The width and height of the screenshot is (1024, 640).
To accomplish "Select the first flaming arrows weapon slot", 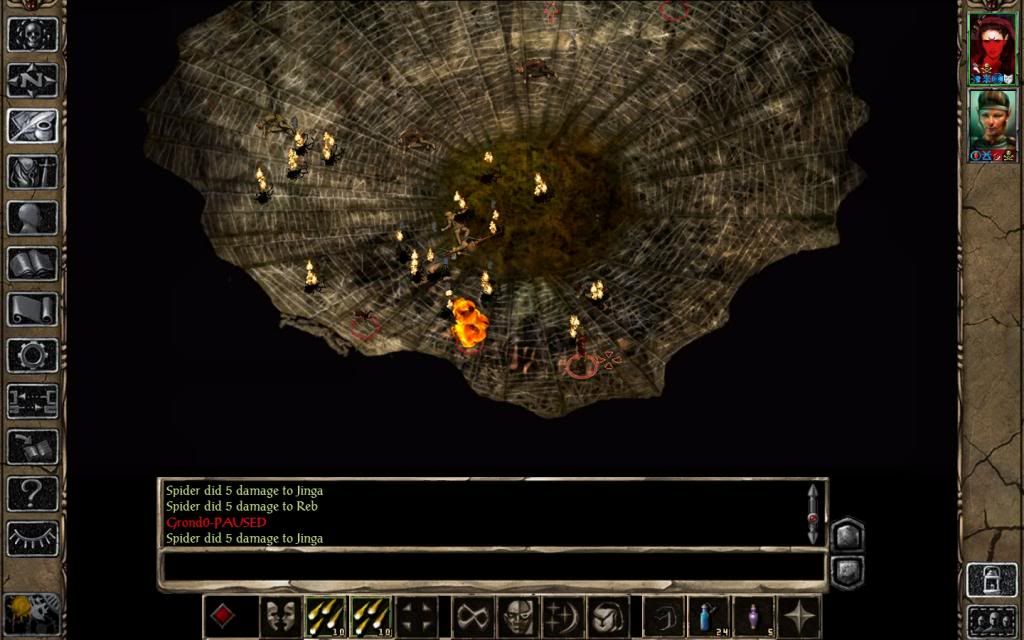I will point(325,616).
